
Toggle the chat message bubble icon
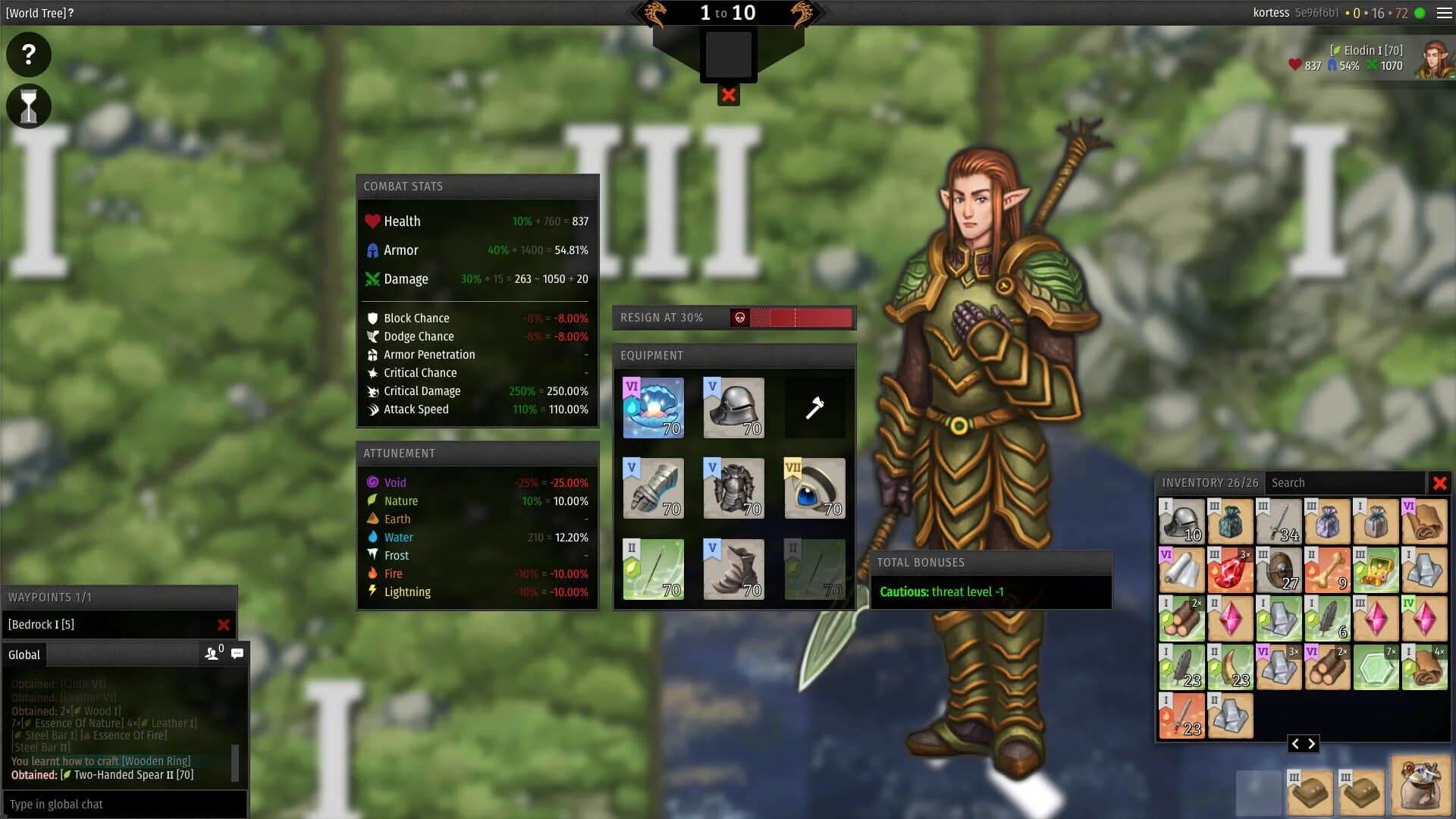(237, 653)
